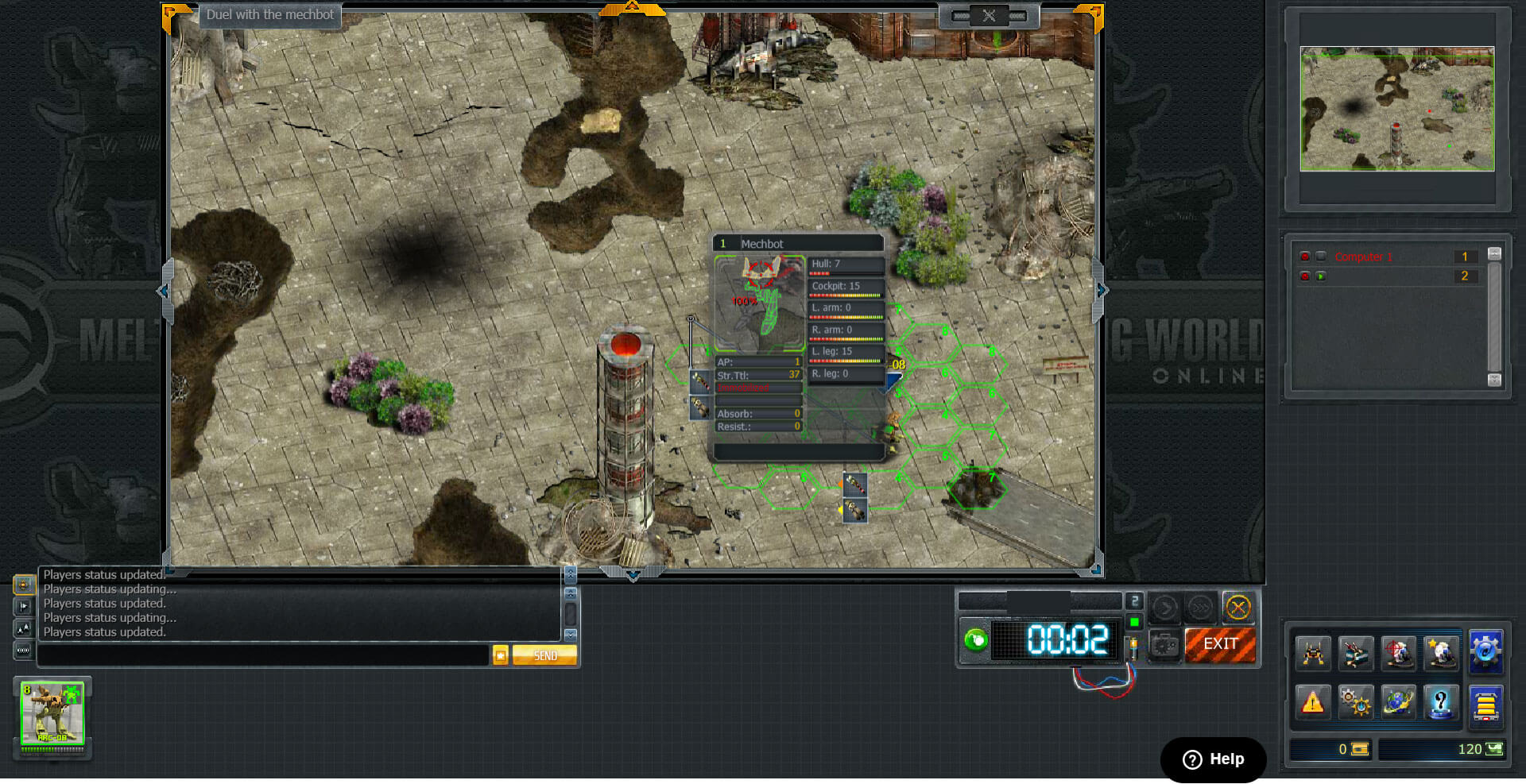1526x784 pixels.
Task: Click the orange EXIT button
Action: click(x=1220, y=644)
